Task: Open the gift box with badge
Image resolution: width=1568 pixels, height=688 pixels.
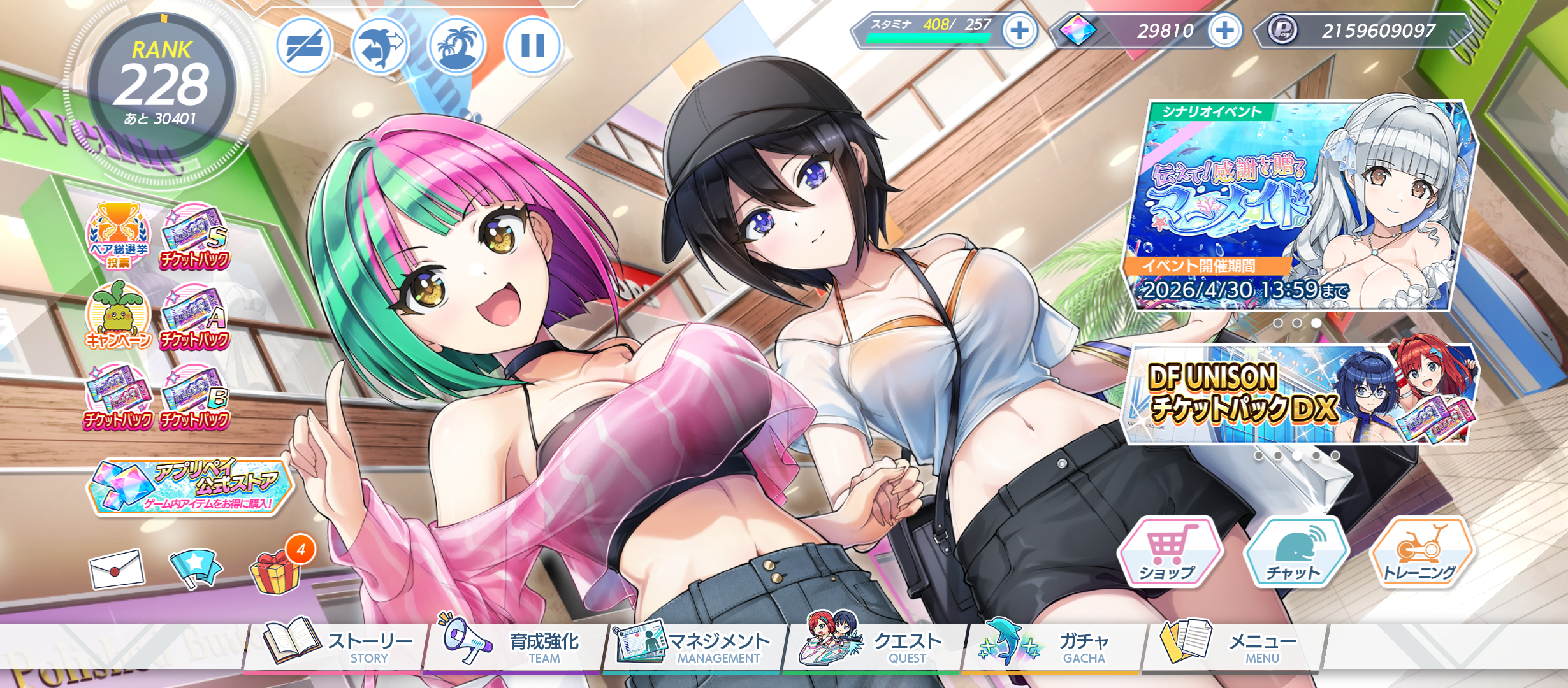Action: (276, 570)
